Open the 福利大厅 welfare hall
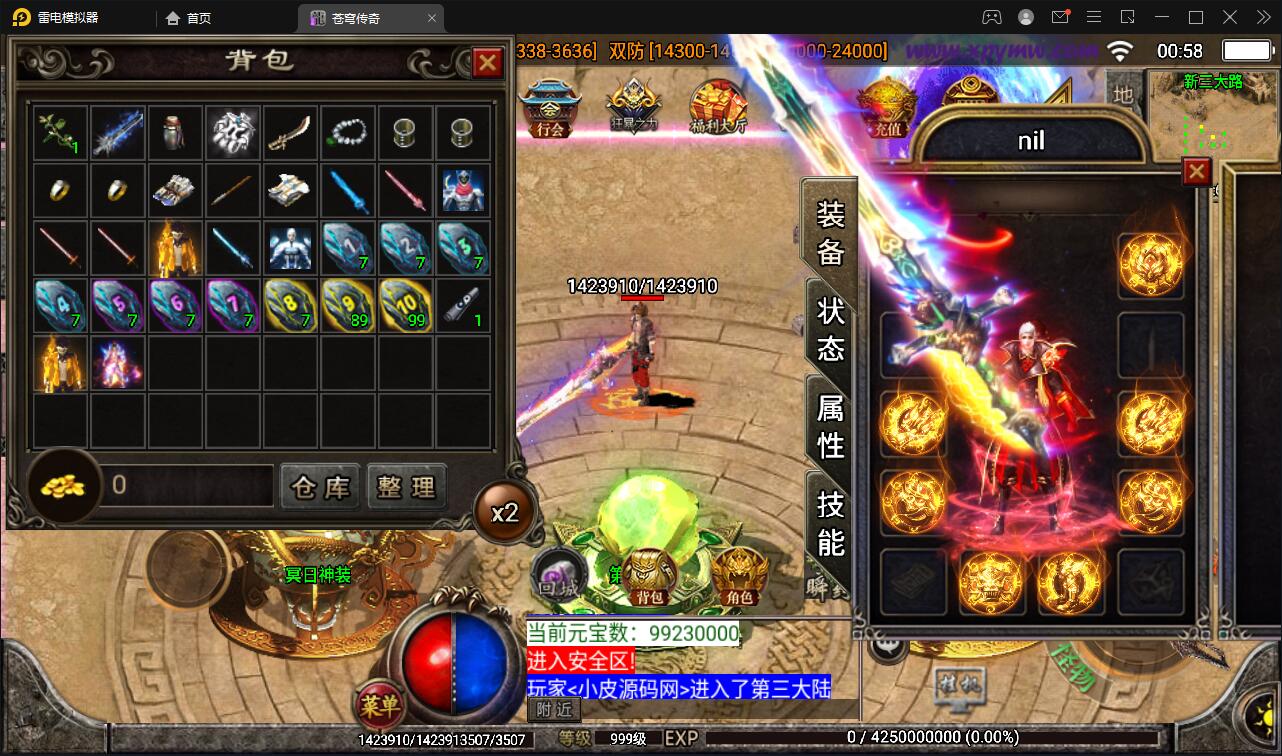Screen dimensions: 1282x756 click(717, 108)
